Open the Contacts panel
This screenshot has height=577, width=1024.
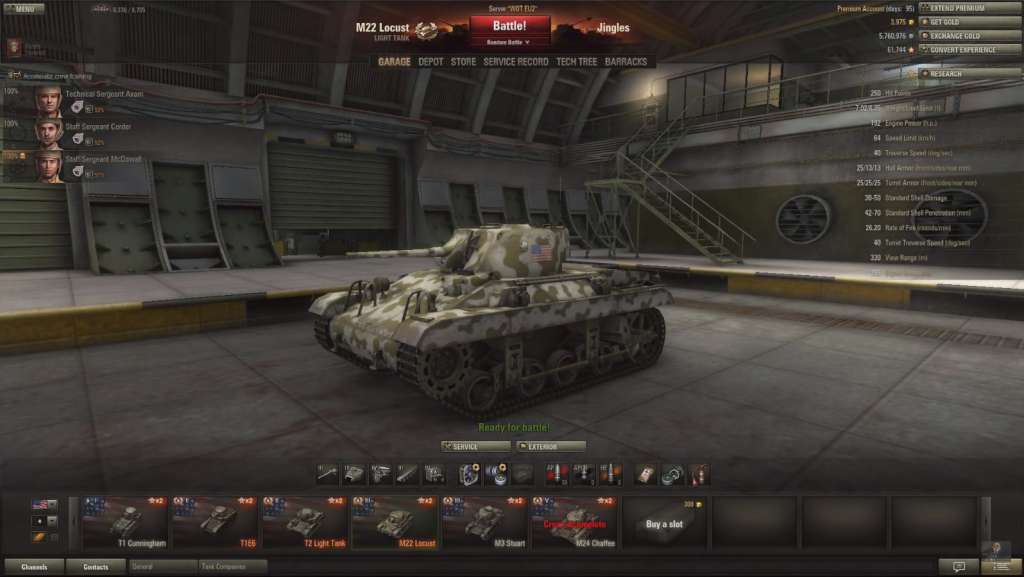96,567
